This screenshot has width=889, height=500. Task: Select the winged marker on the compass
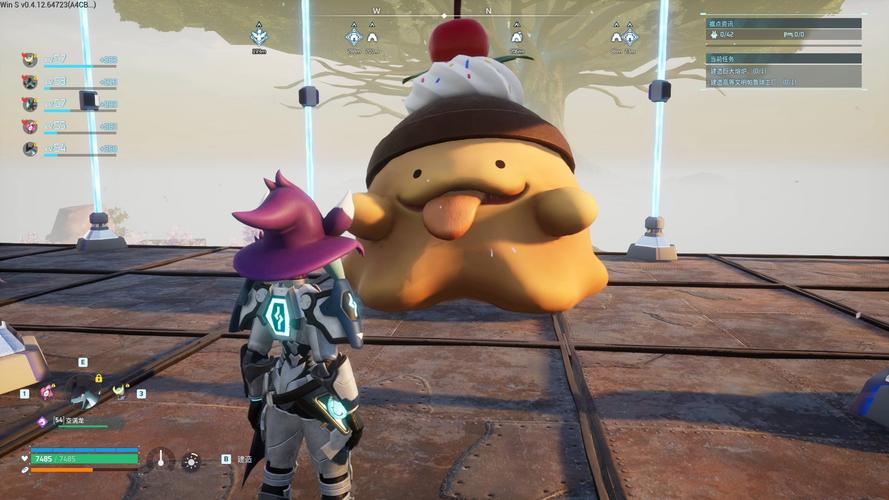tap(259, 35)
